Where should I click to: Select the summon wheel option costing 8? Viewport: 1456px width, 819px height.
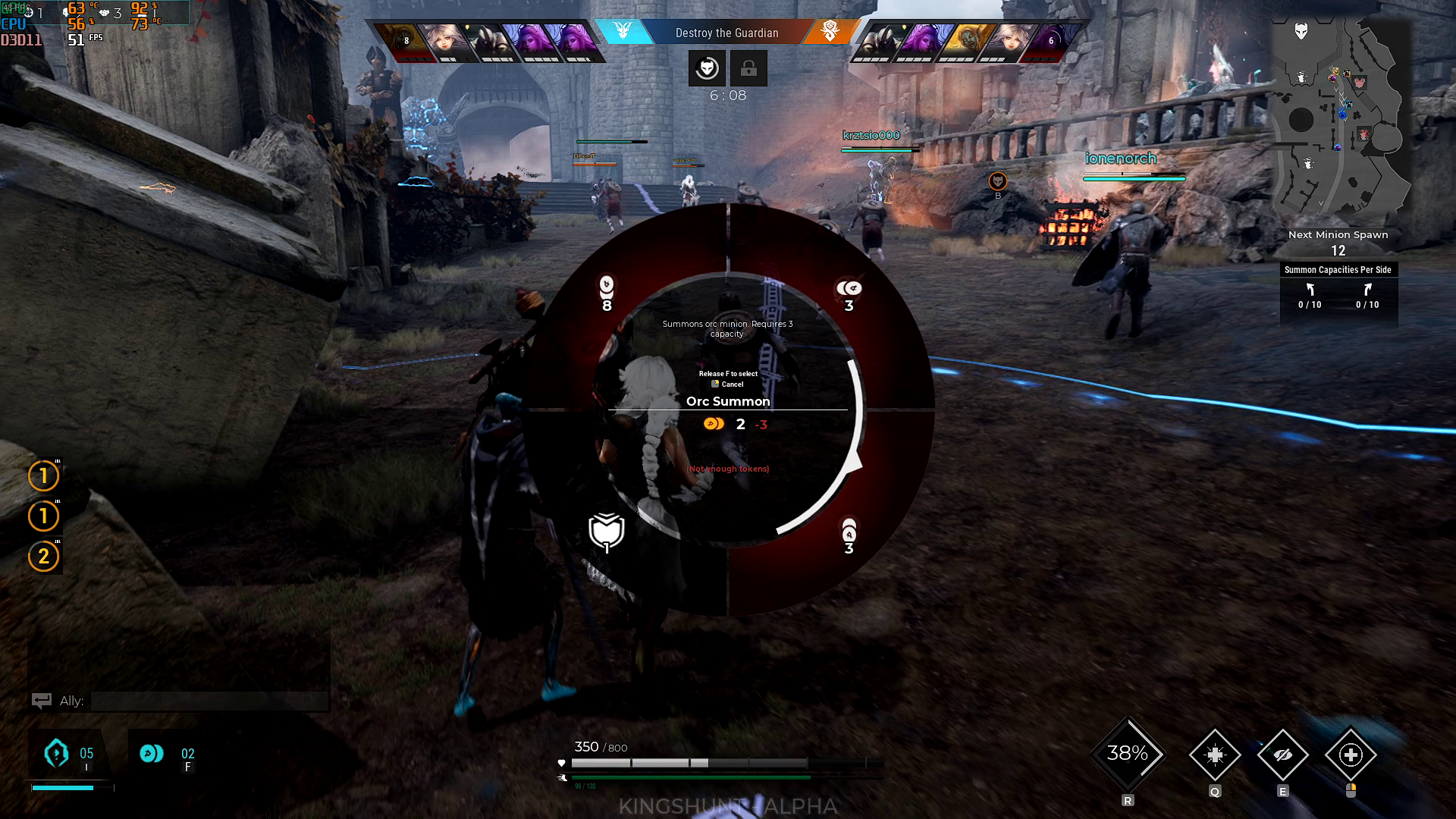[x=607, y=293]
